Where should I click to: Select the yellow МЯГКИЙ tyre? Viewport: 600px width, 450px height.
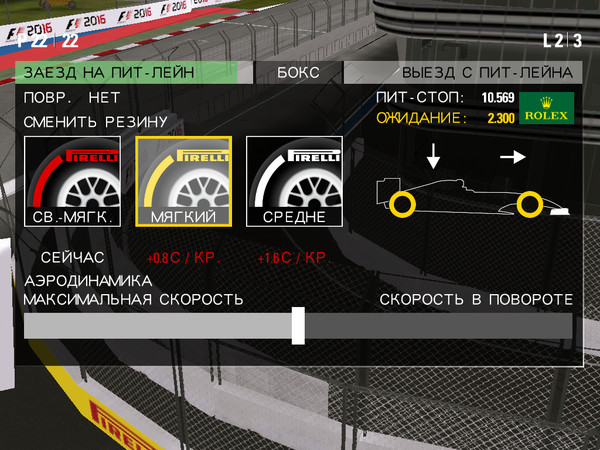(x=184, y=183)
